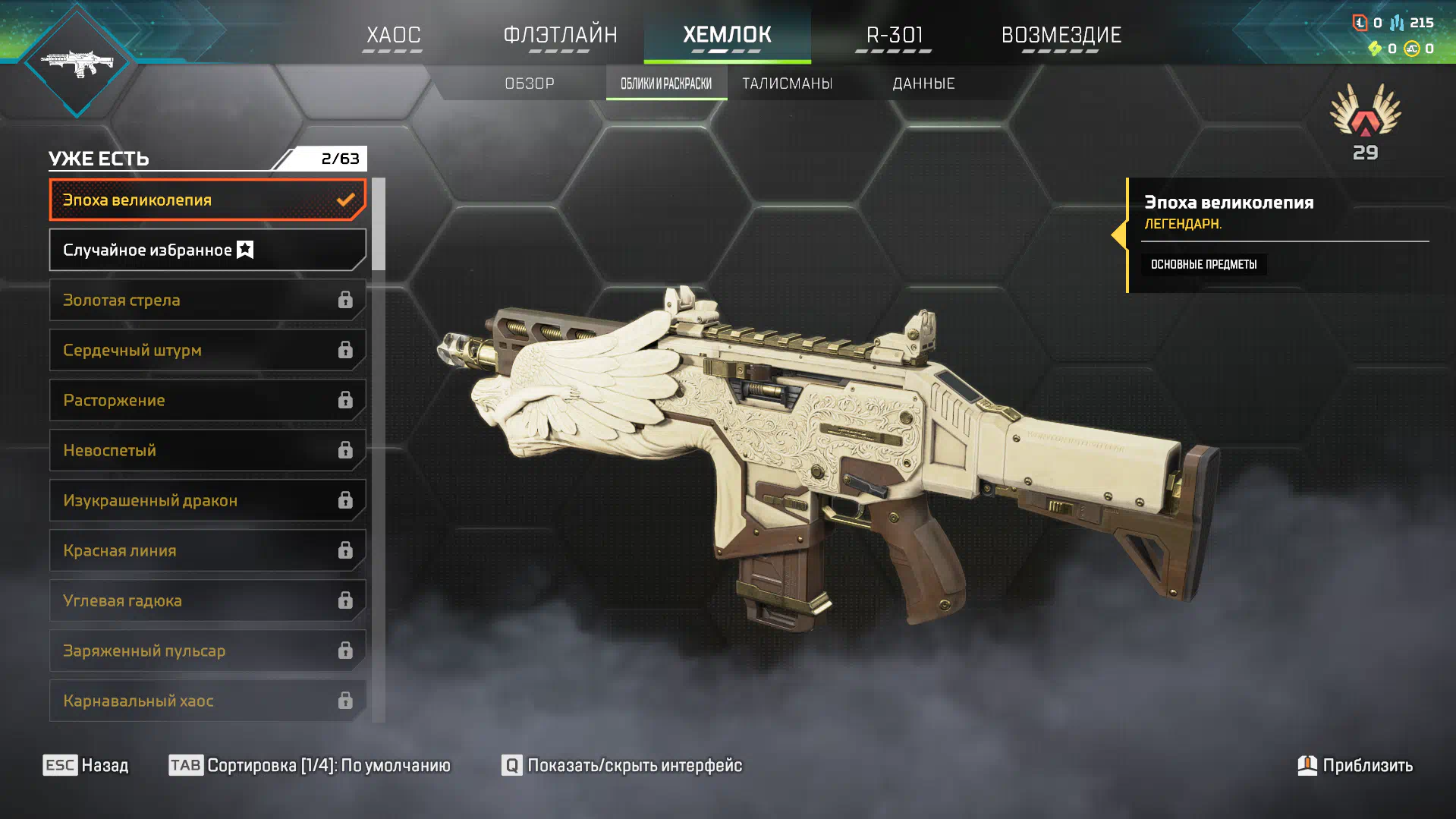Viewport: 1456px width, 819px height.
Task: Preview the Сердечный штурм skin
Action: pyautogui.click(x=207, y=350)
